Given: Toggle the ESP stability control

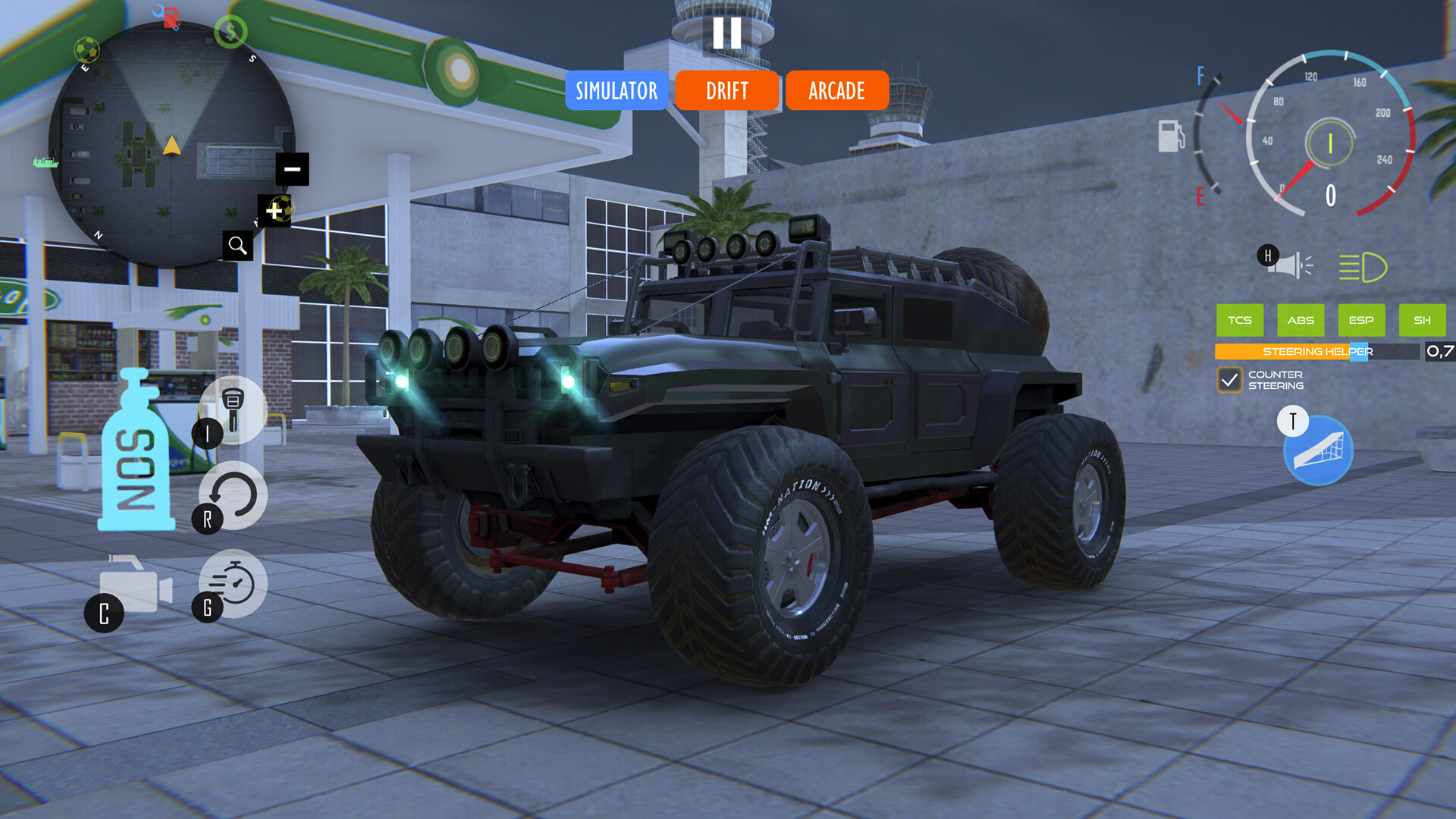Looking at the screenshot, I should click(x=1361, y=321).
